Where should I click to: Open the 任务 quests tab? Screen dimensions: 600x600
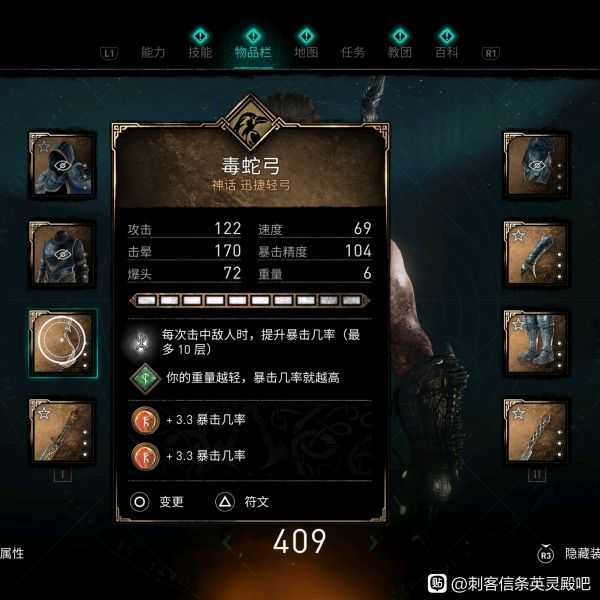pyautogui.click(x=353, y=52)
